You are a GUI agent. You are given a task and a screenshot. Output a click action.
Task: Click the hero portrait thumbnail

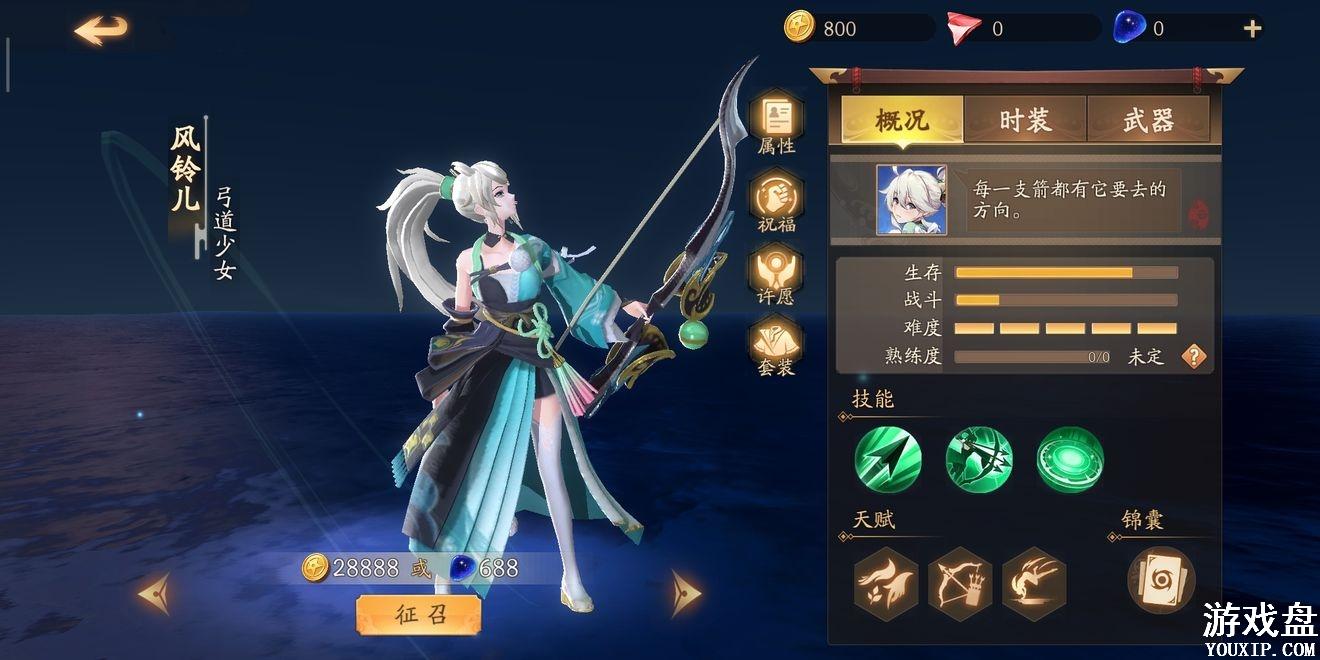pos(911,200)
